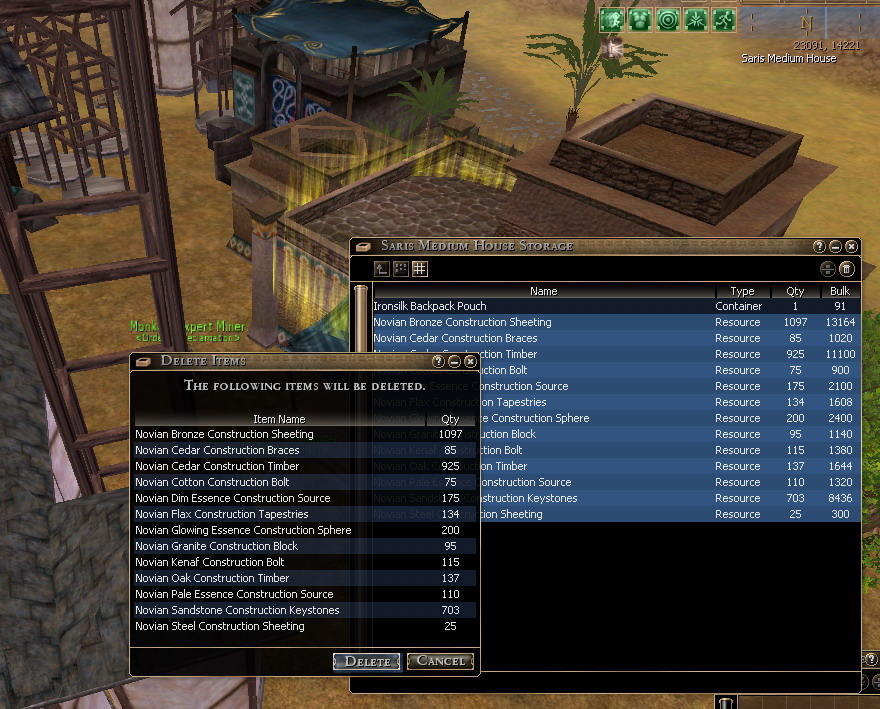
Task: Go up one container level in storage
Action: click(382, 268)
